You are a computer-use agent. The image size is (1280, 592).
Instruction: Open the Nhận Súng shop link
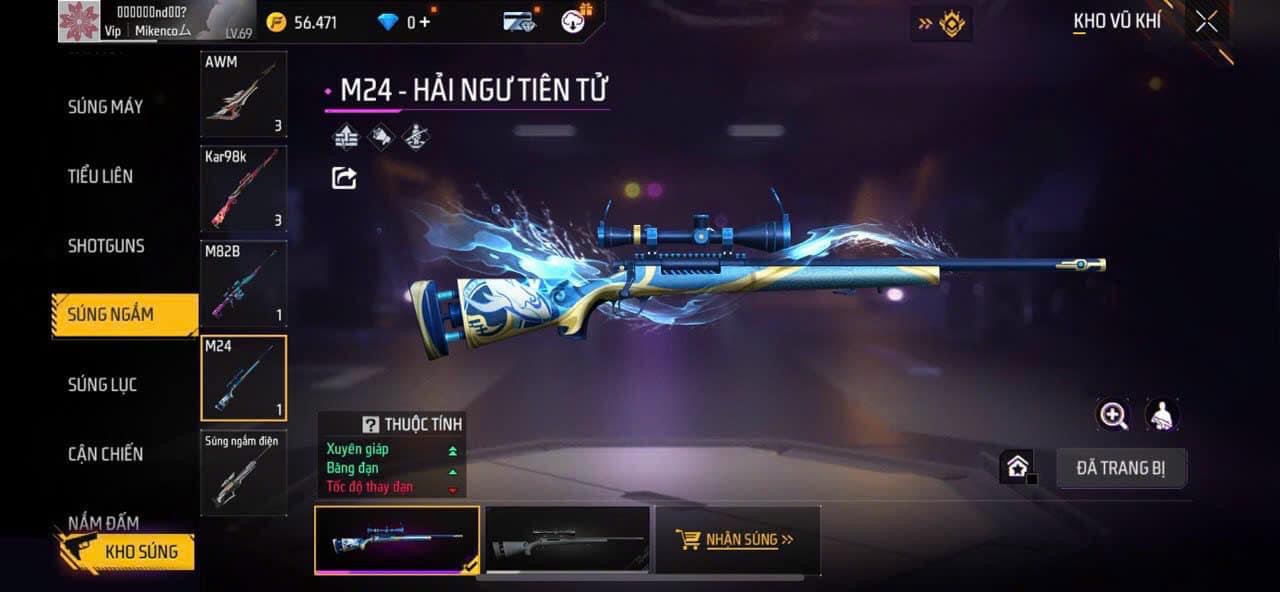[737, 540]
